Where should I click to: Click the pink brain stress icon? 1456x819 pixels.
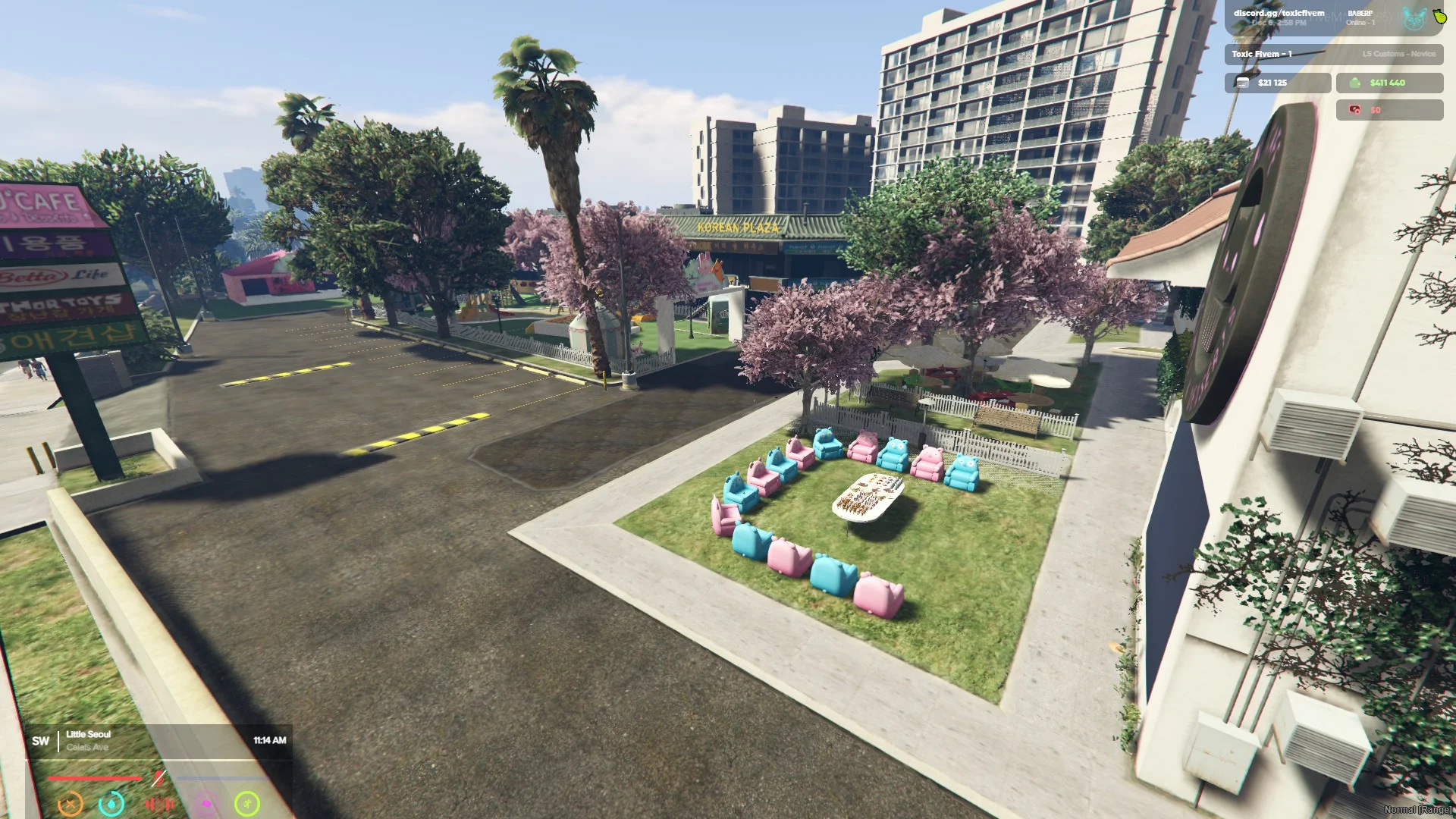click(x=206, y=803)
